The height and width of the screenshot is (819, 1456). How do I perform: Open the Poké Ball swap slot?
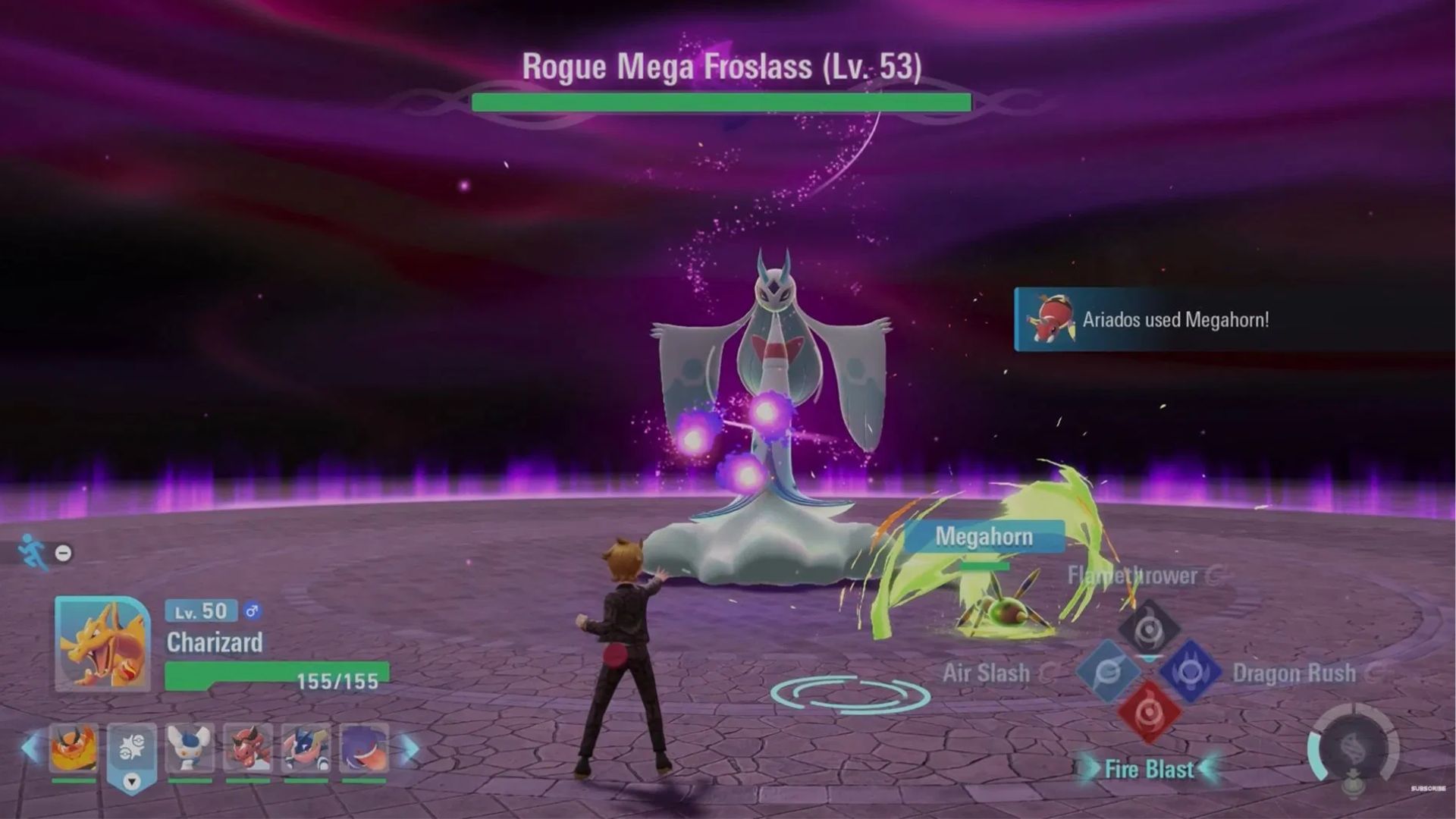pyautogui.click(x=132, y=755)
